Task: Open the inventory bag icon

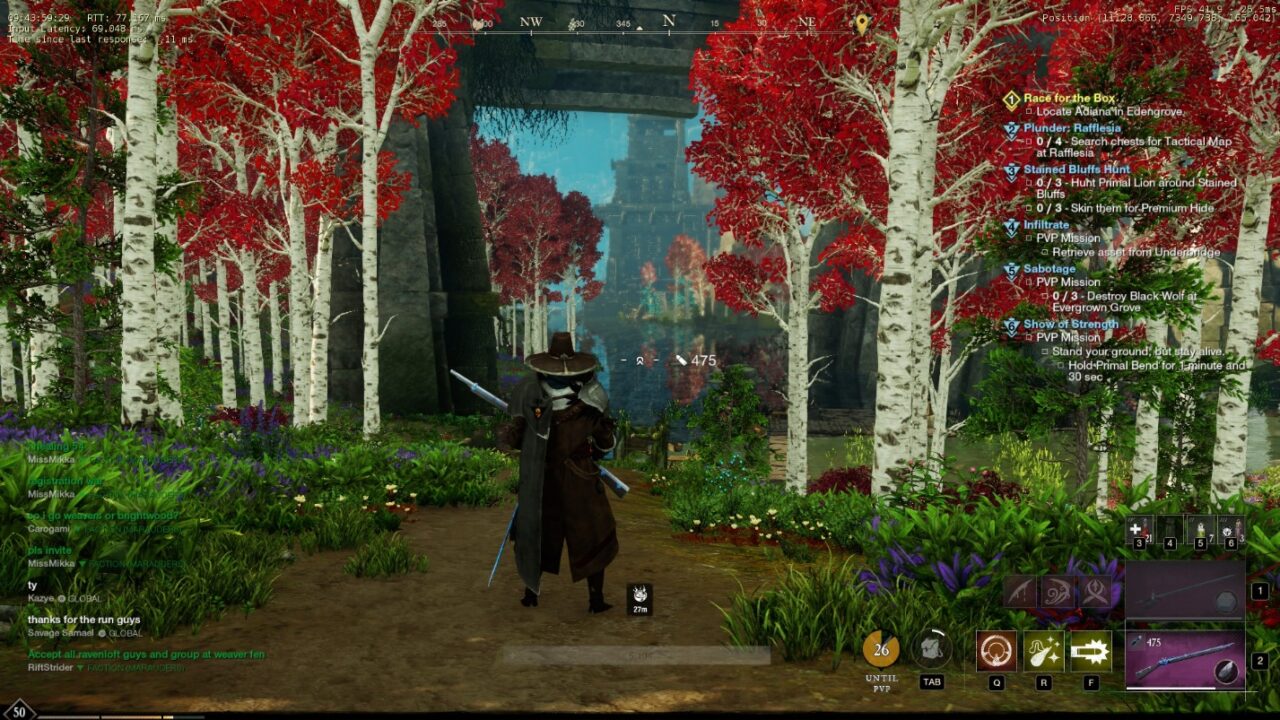Action: point(932,649)
